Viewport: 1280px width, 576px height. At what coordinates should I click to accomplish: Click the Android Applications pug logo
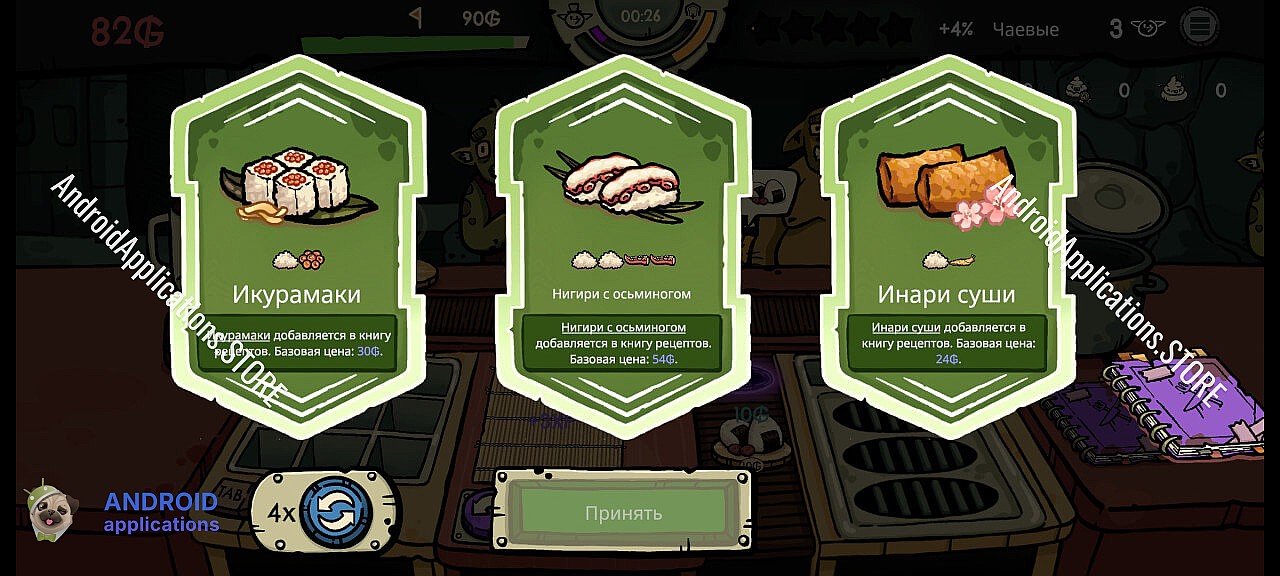(x=48, y=512)
